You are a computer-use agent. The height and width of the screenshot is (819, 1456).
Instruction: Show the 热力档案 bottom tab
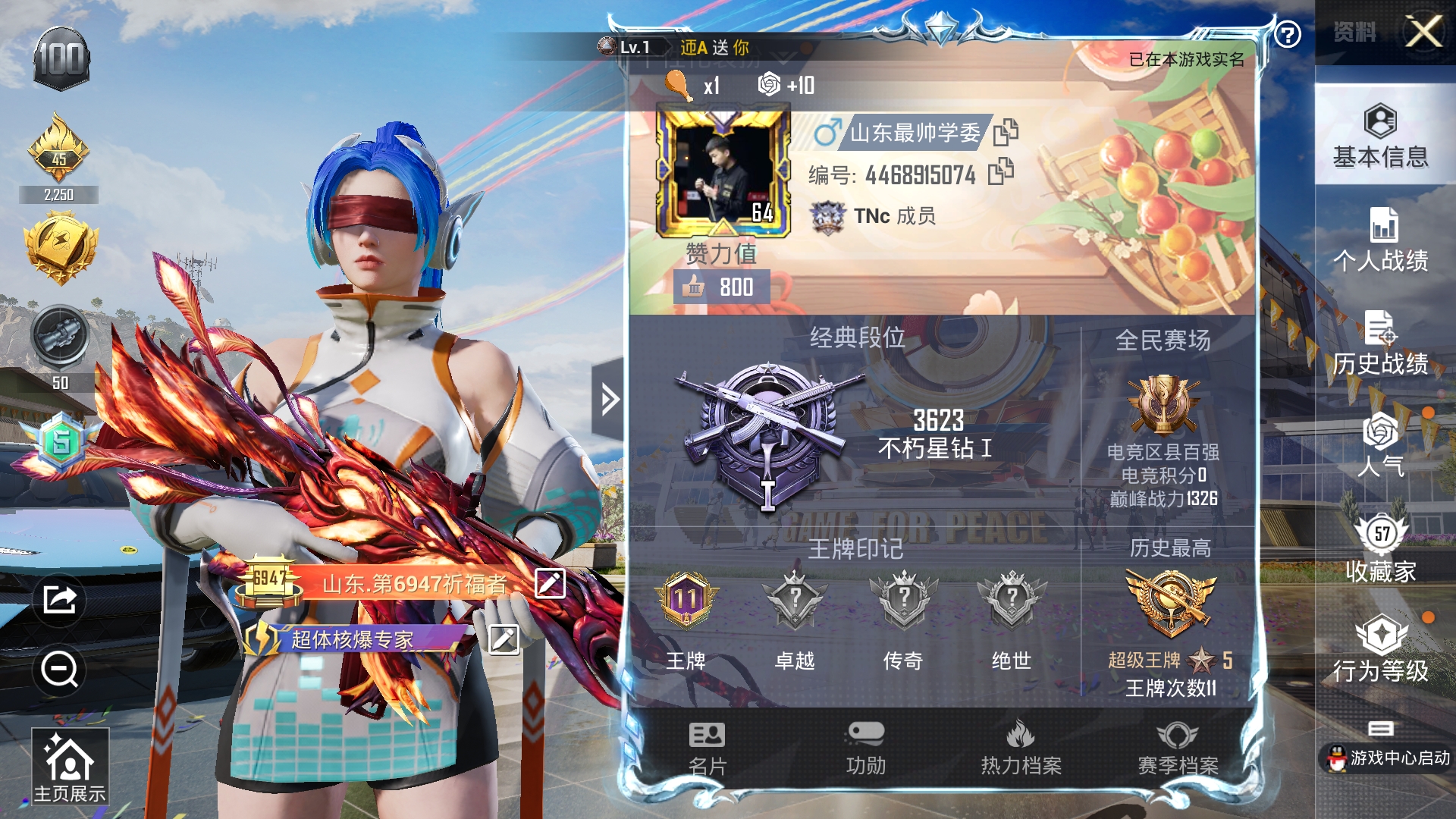(x=1021, y=748)
